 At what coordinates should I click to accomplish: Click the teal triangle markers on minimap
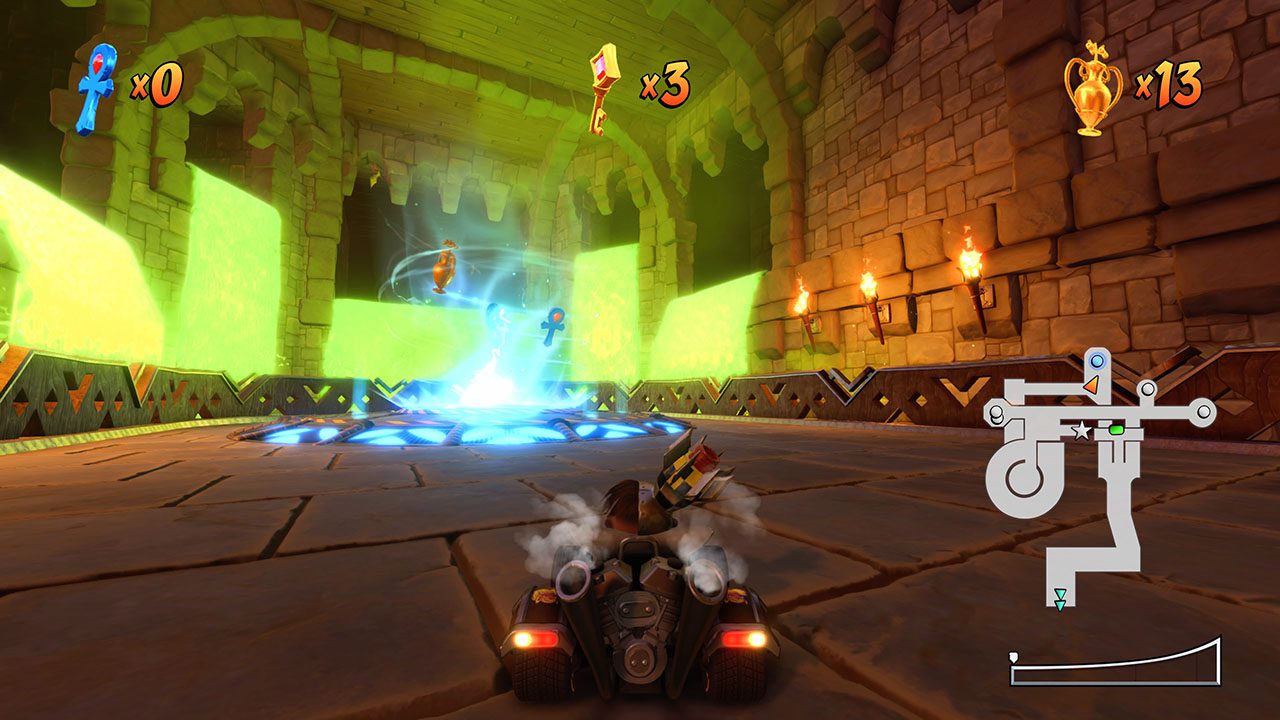tap(1059, 599)
